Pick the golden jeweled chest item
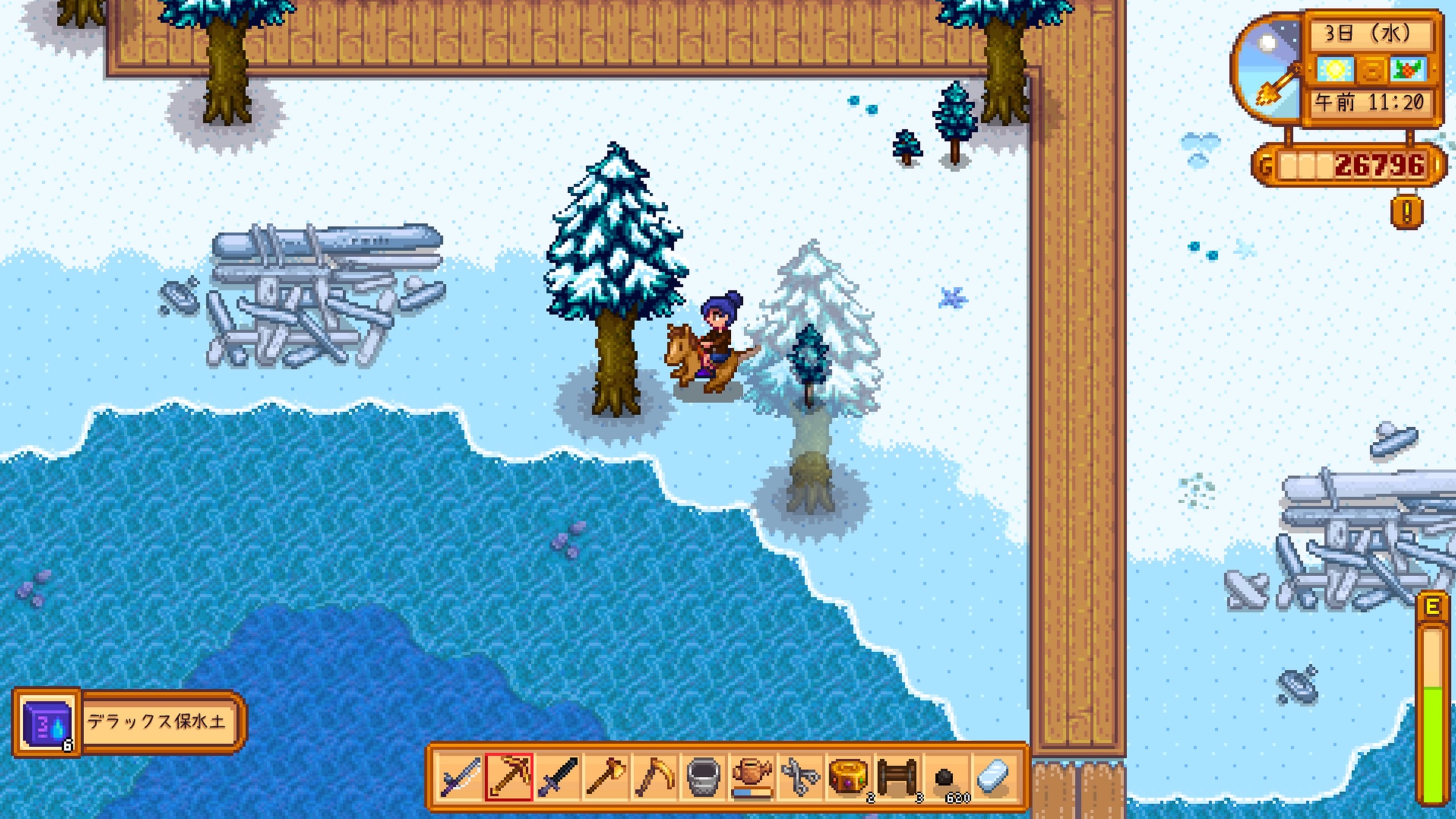This screenshot has height=819, width=1456. pyautogui.click(x=849, y=777)
